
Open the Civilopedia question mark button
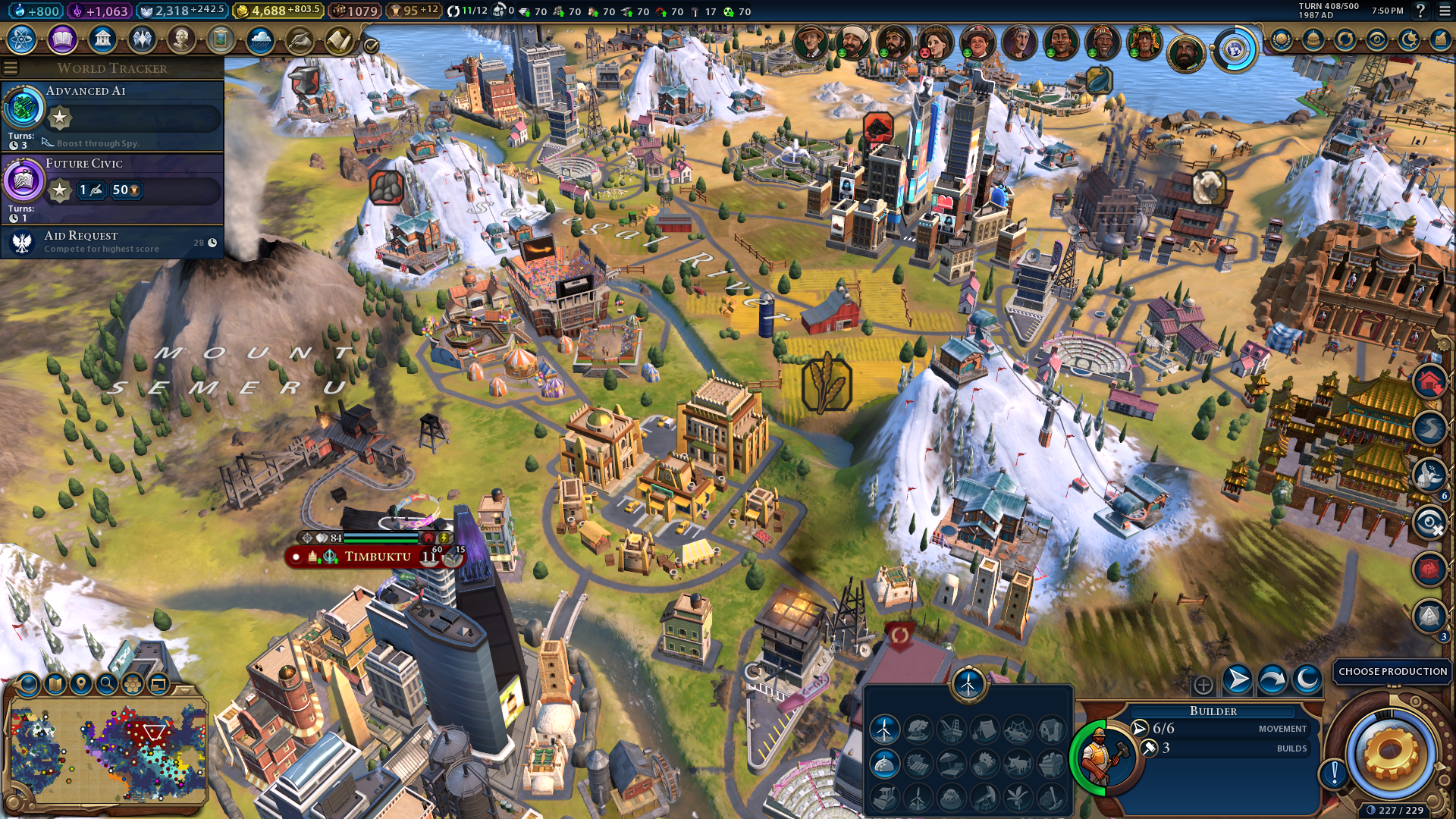1420,11
